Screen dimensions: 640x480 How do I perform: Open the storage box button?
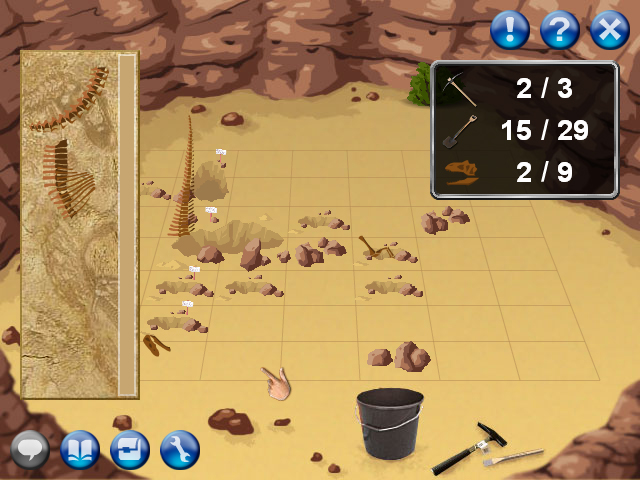click(x=130, y=450)
